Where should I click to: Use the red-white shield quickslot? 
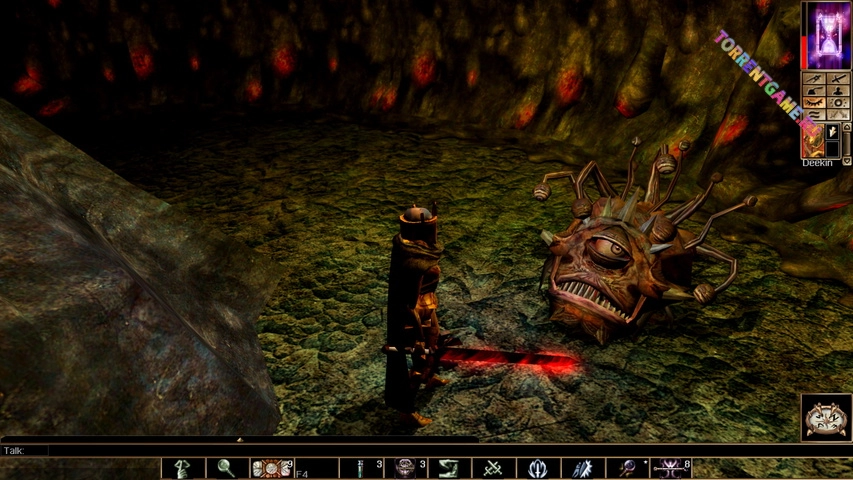[271, 468]
